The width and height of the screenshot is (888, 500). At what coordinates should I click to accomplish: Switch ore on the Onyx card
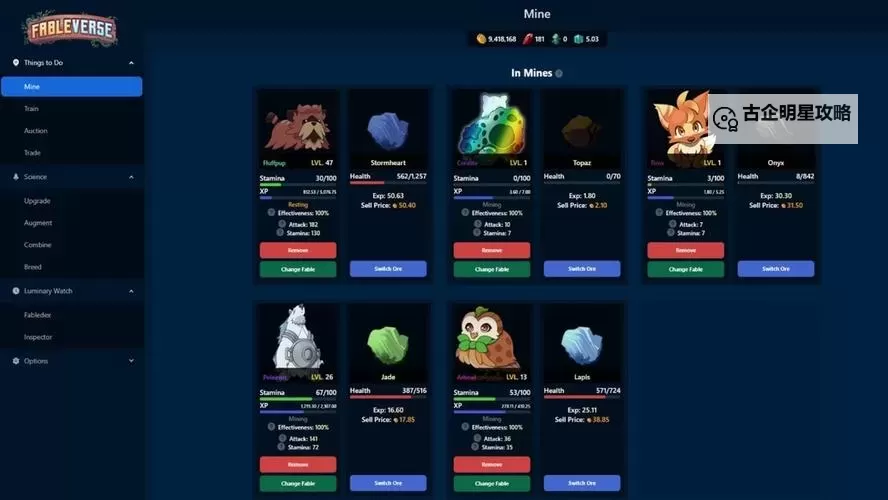[x=776, y=269]
